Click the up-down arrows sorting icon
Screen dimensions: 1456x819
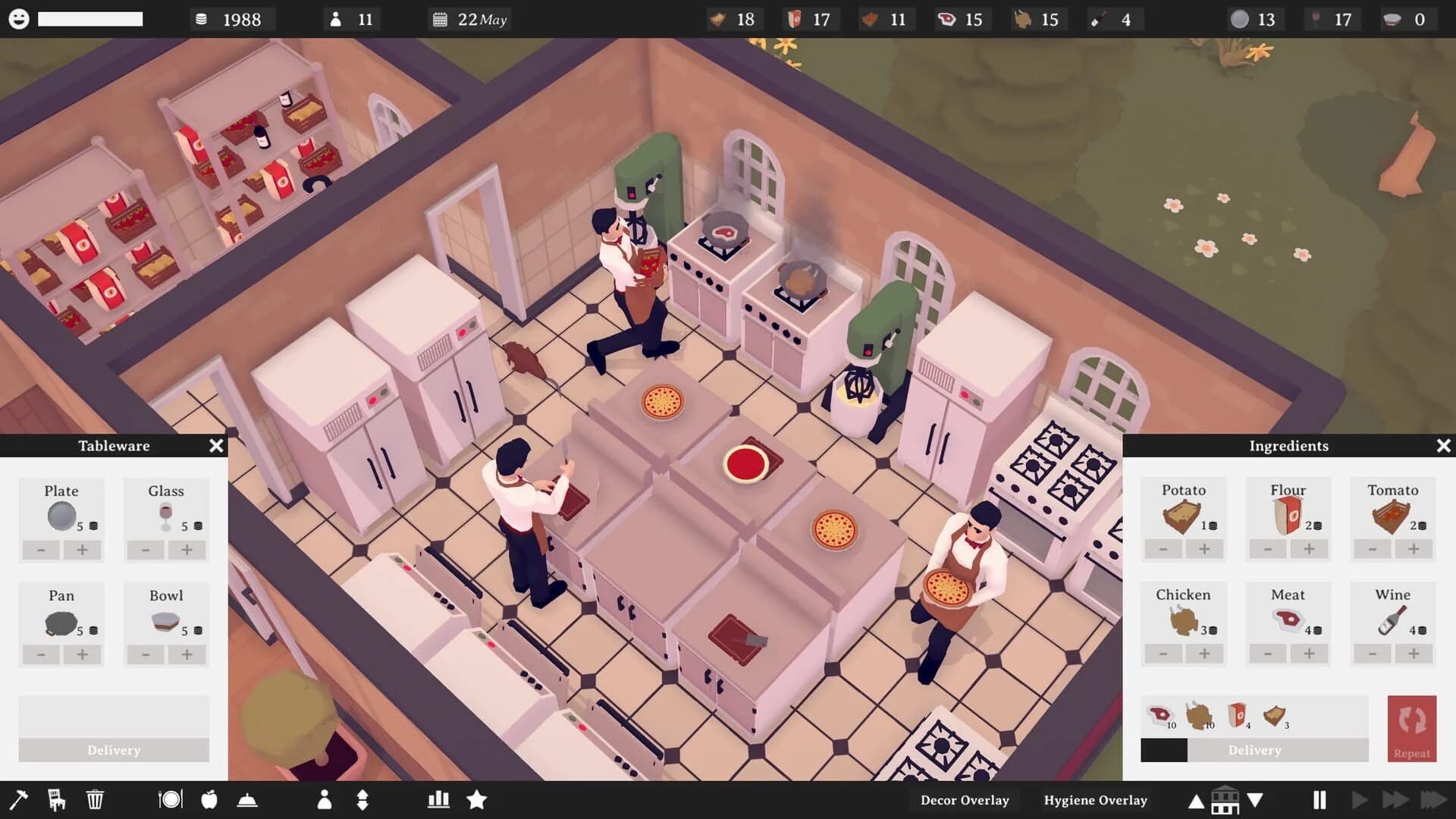(362, 799)
